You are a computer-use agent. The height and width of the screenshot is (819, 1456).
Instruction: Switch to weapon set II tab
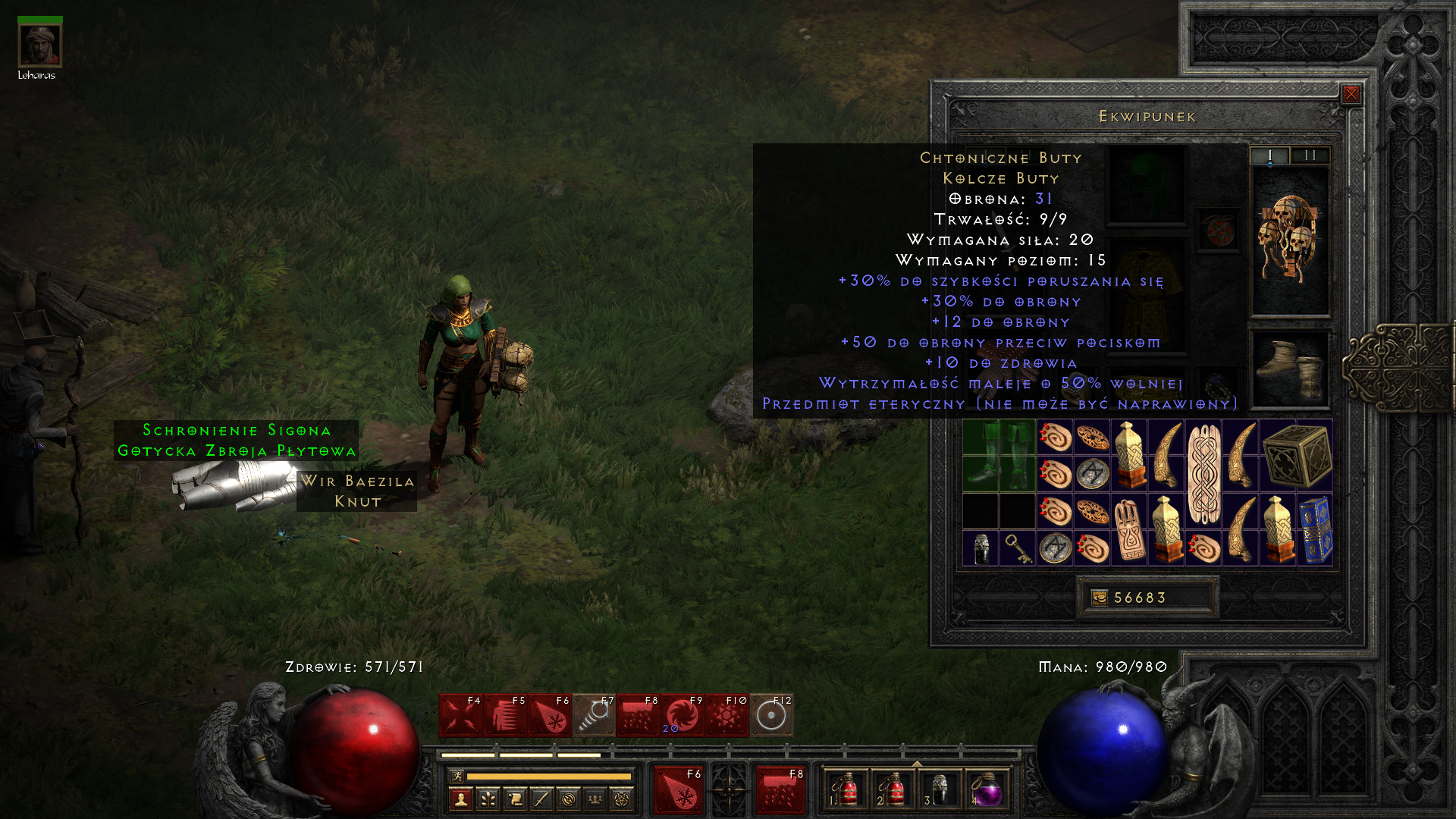click(1310, 155)
